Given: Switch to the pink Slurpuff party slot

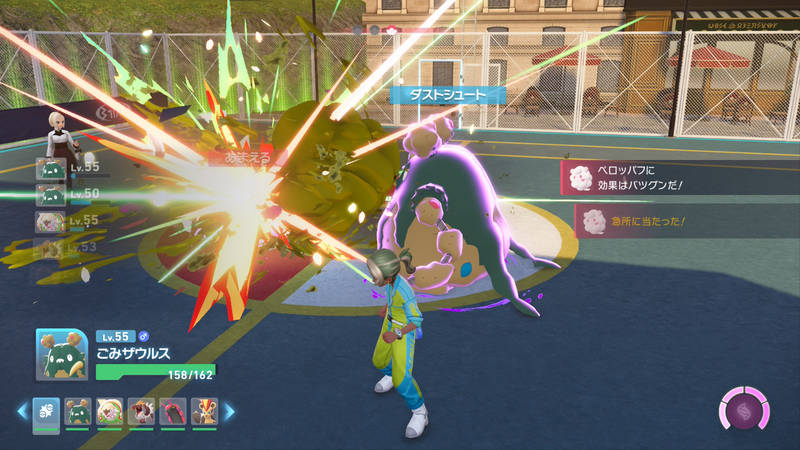Looking at the screenshot, I should tap(108, 410).
